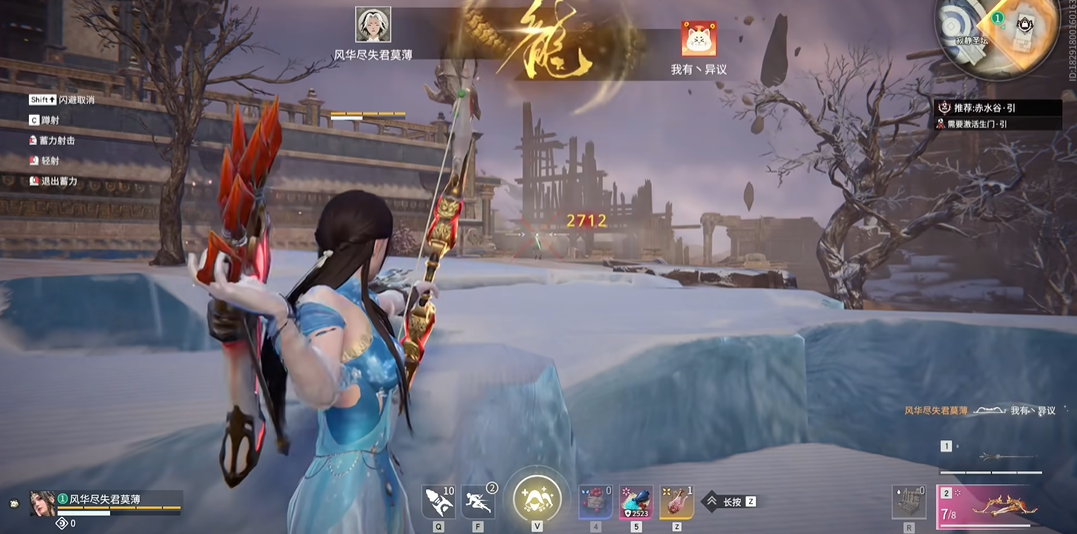
Task: Select the greyed-out slot bound to R
Action: tap(909, 501)
